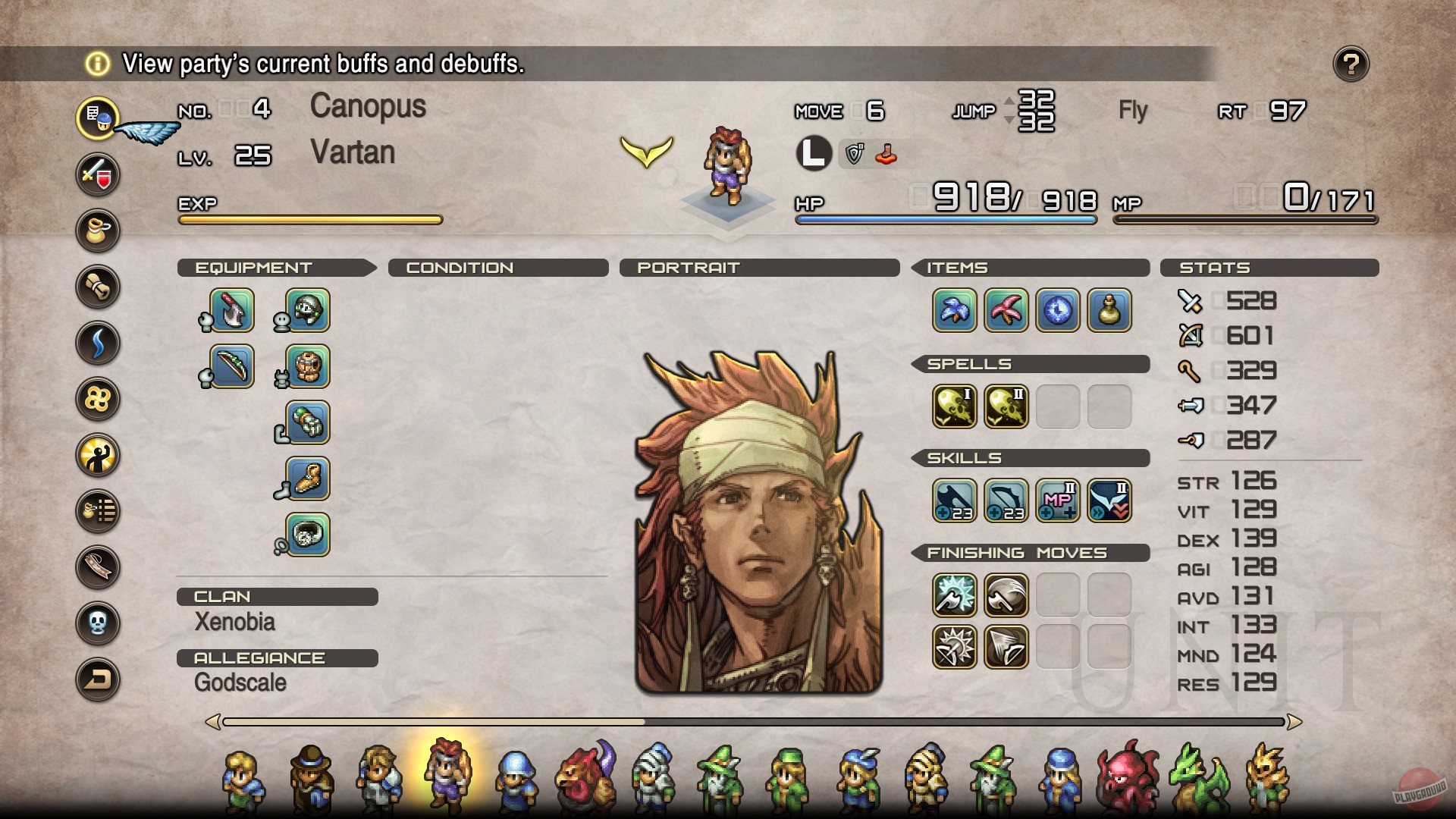Select the sword and shield equipment menu icon

coord(98,174)
